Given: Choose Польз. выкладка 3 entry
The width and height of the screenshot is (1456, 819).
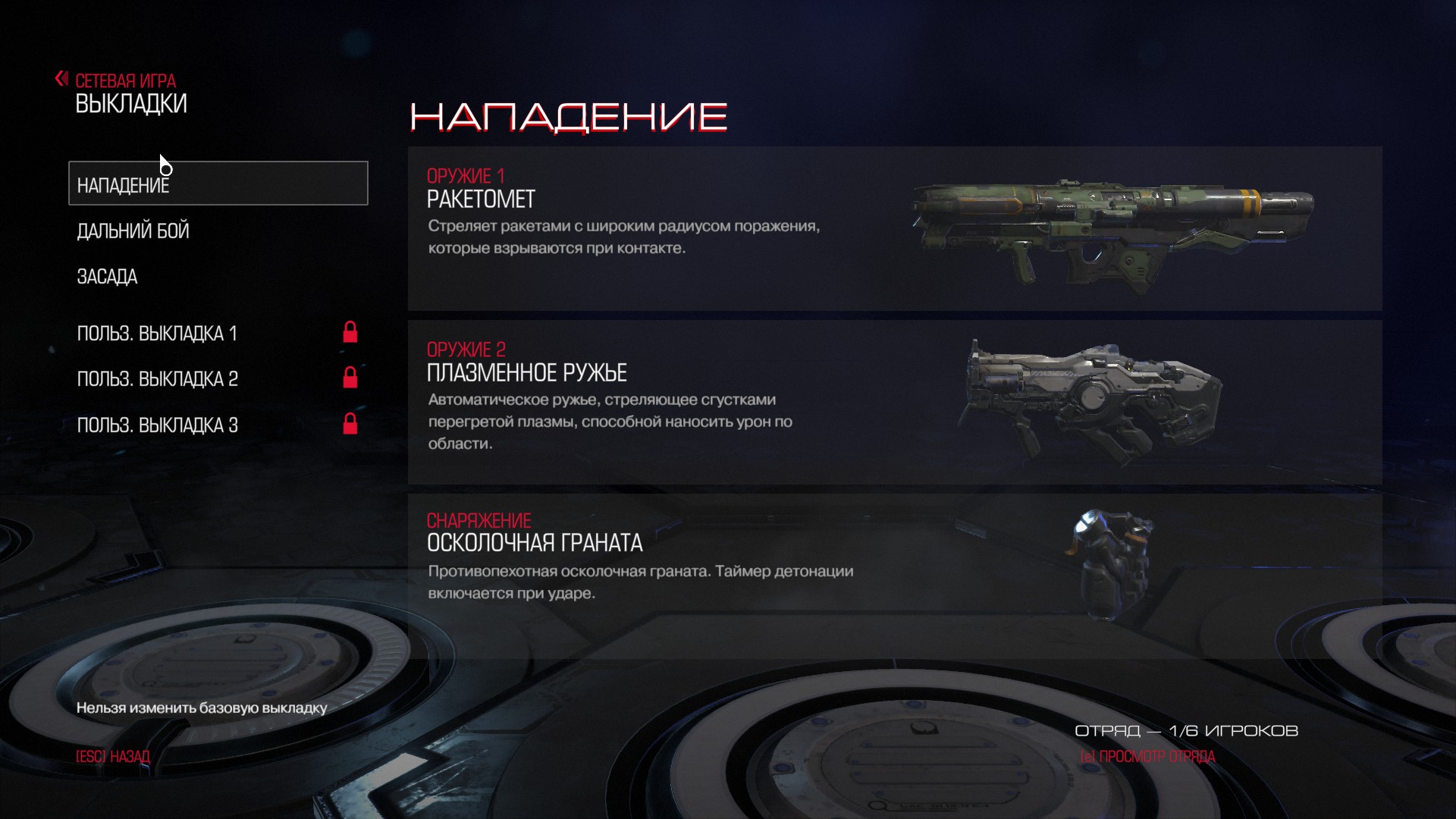Looking at the screenshot, I should click(x=158, y=425).
